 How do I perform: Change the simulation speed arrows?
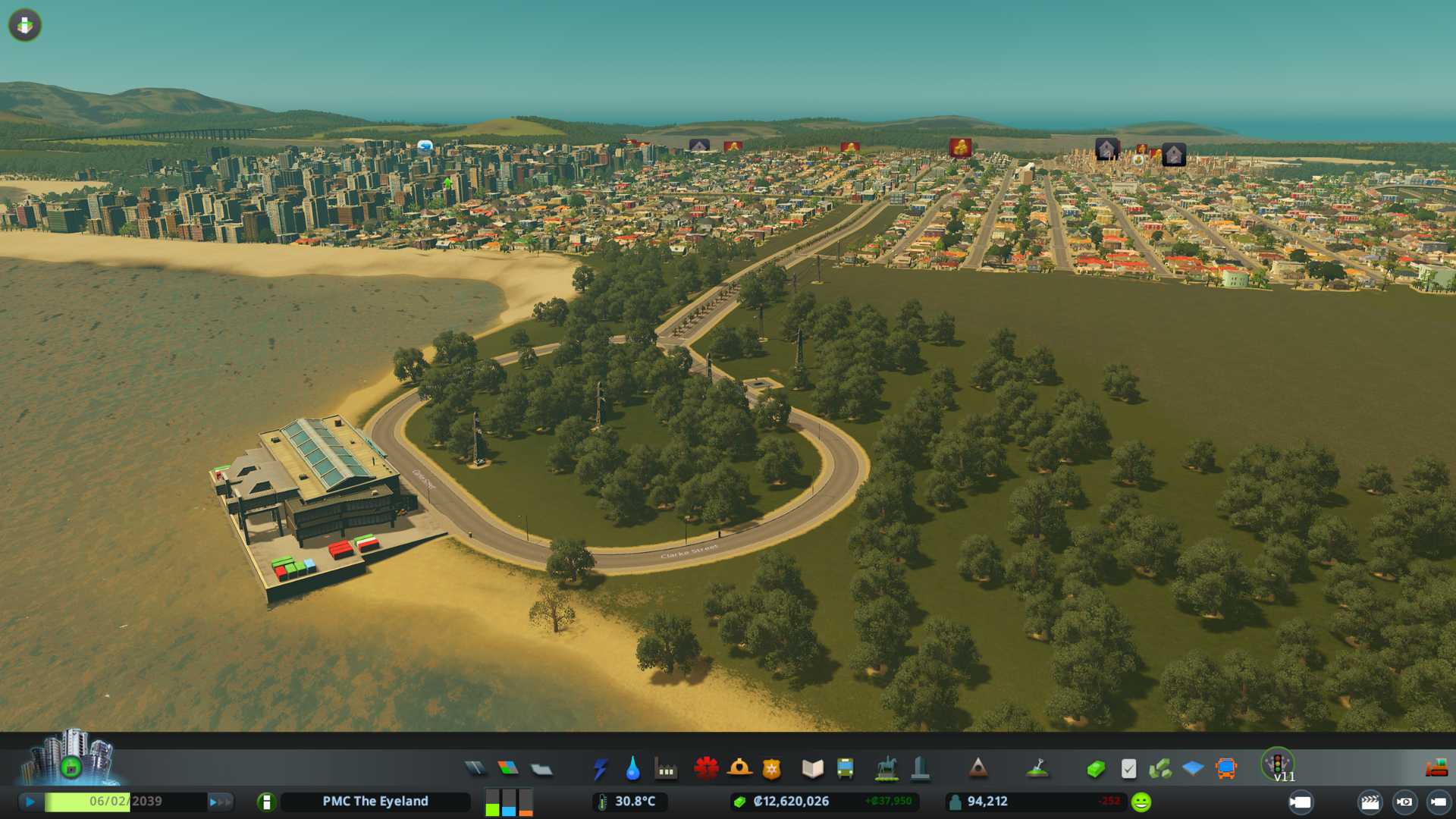click(x=219, y=802)
